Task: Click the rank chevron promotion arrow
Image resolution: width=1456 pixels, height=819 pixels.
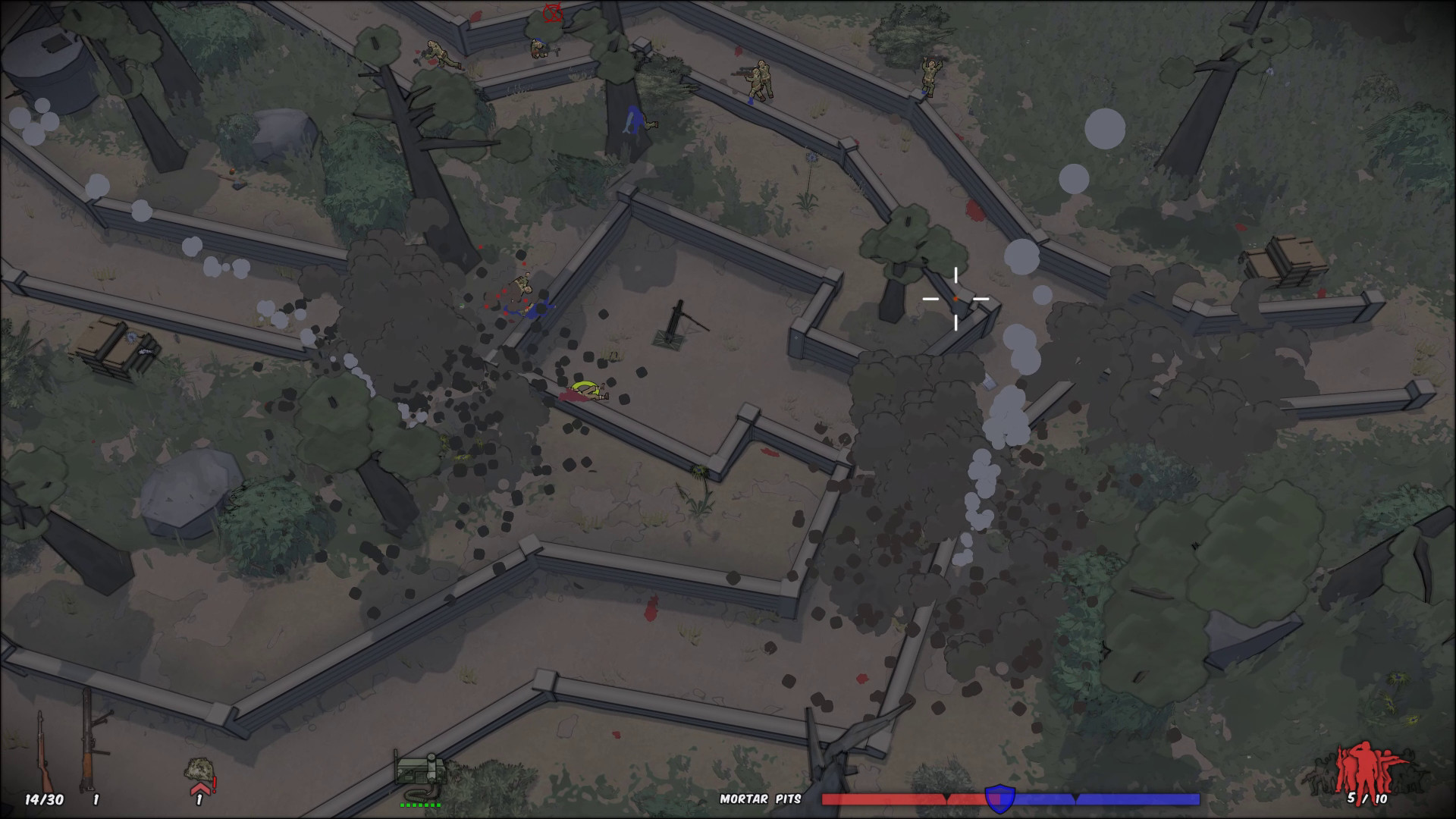Action: pos(199,790)
